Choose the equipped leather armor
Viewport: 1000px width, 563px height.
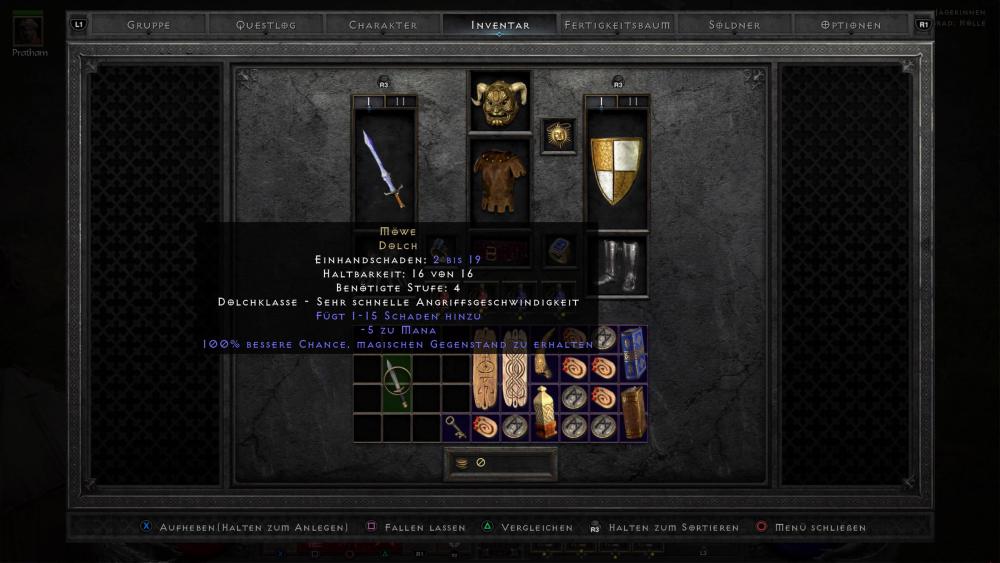(x=500, y=180)
